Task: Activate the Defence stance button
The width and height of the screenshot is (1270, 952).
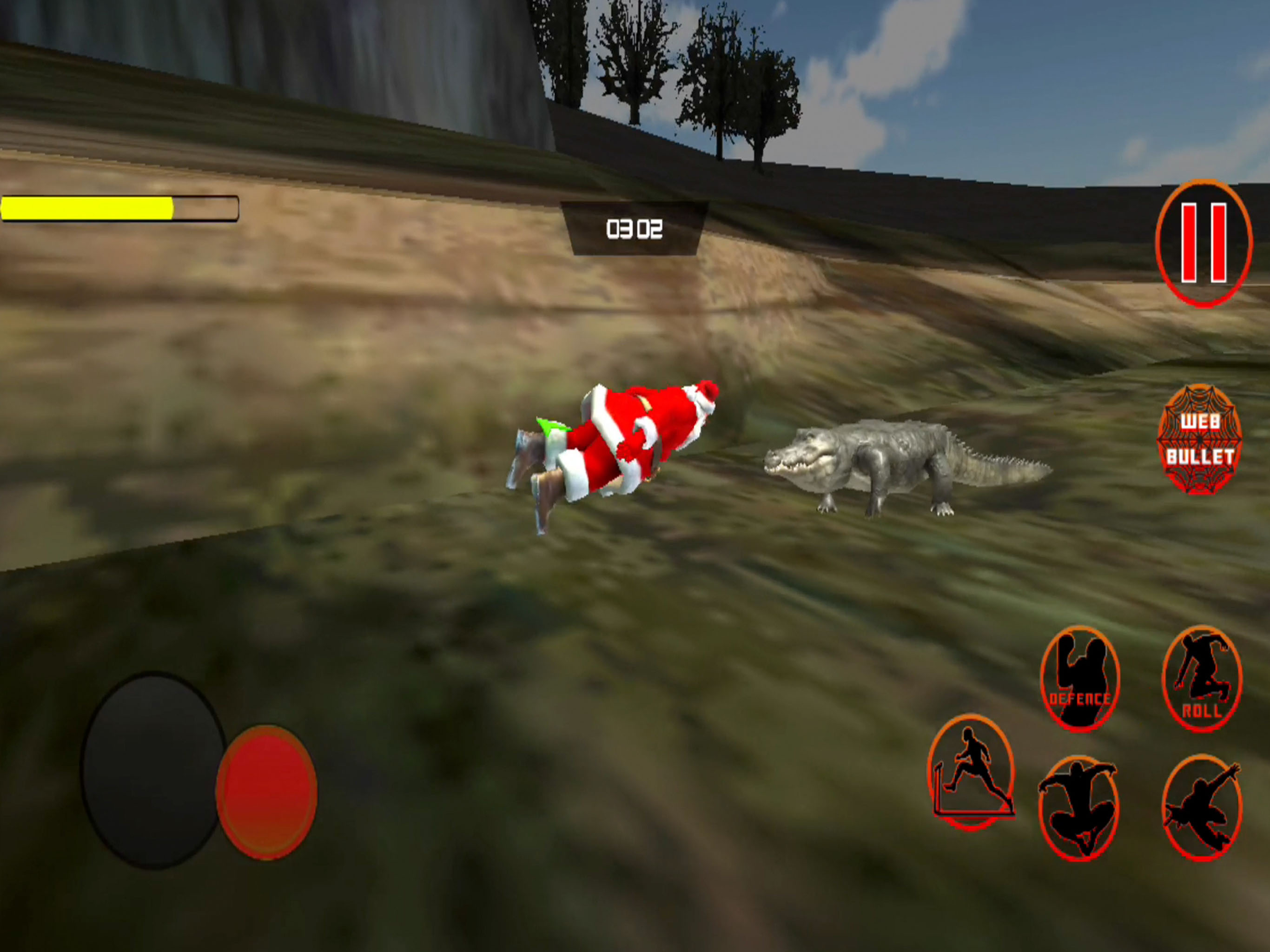Action: click(1079, 678)
